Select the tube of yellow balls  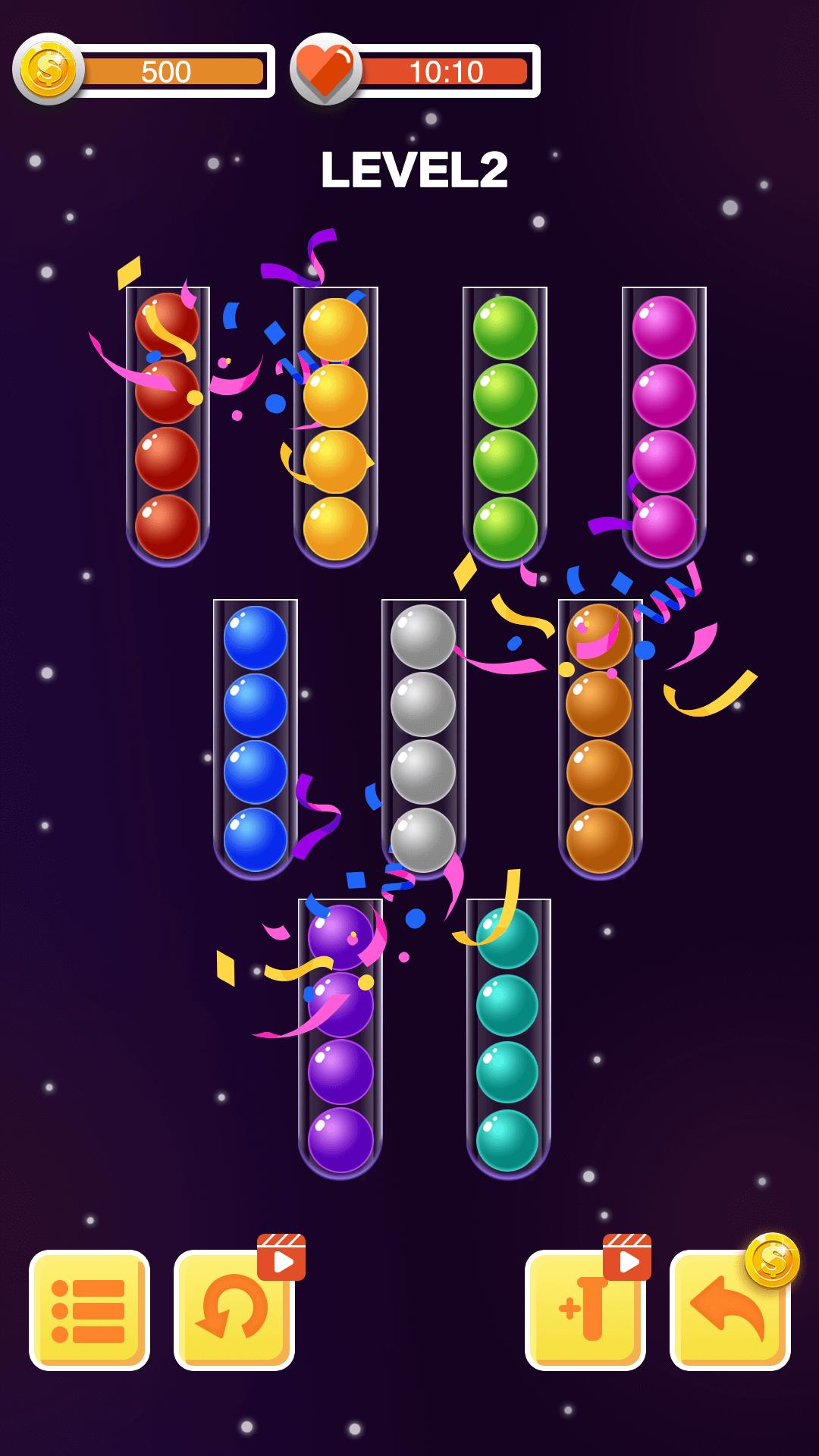click(335, 426)
